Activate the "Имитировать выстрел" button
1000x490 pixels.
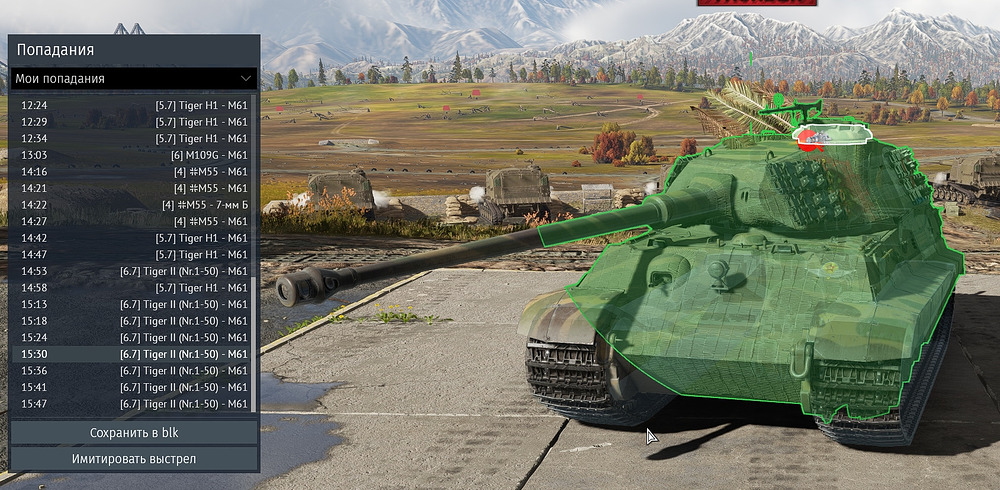point(134,459)
